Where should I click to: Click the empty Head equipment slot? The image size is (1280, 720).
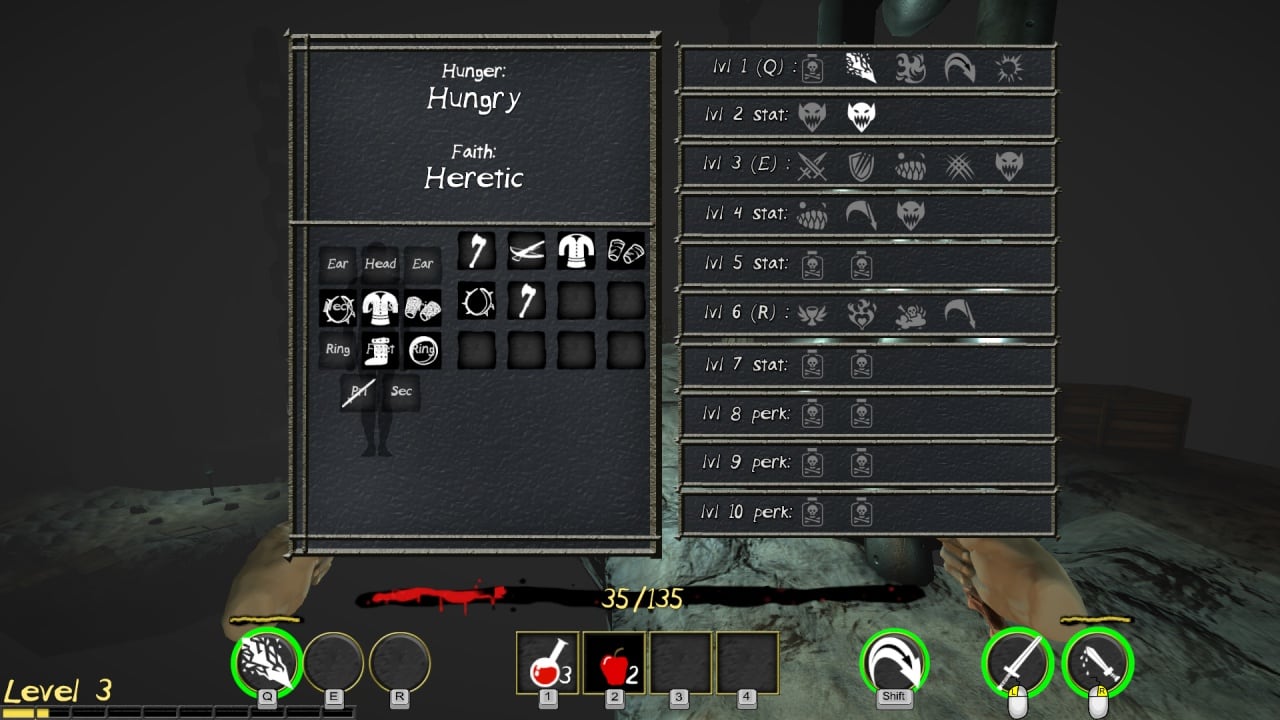click(380, 264)
